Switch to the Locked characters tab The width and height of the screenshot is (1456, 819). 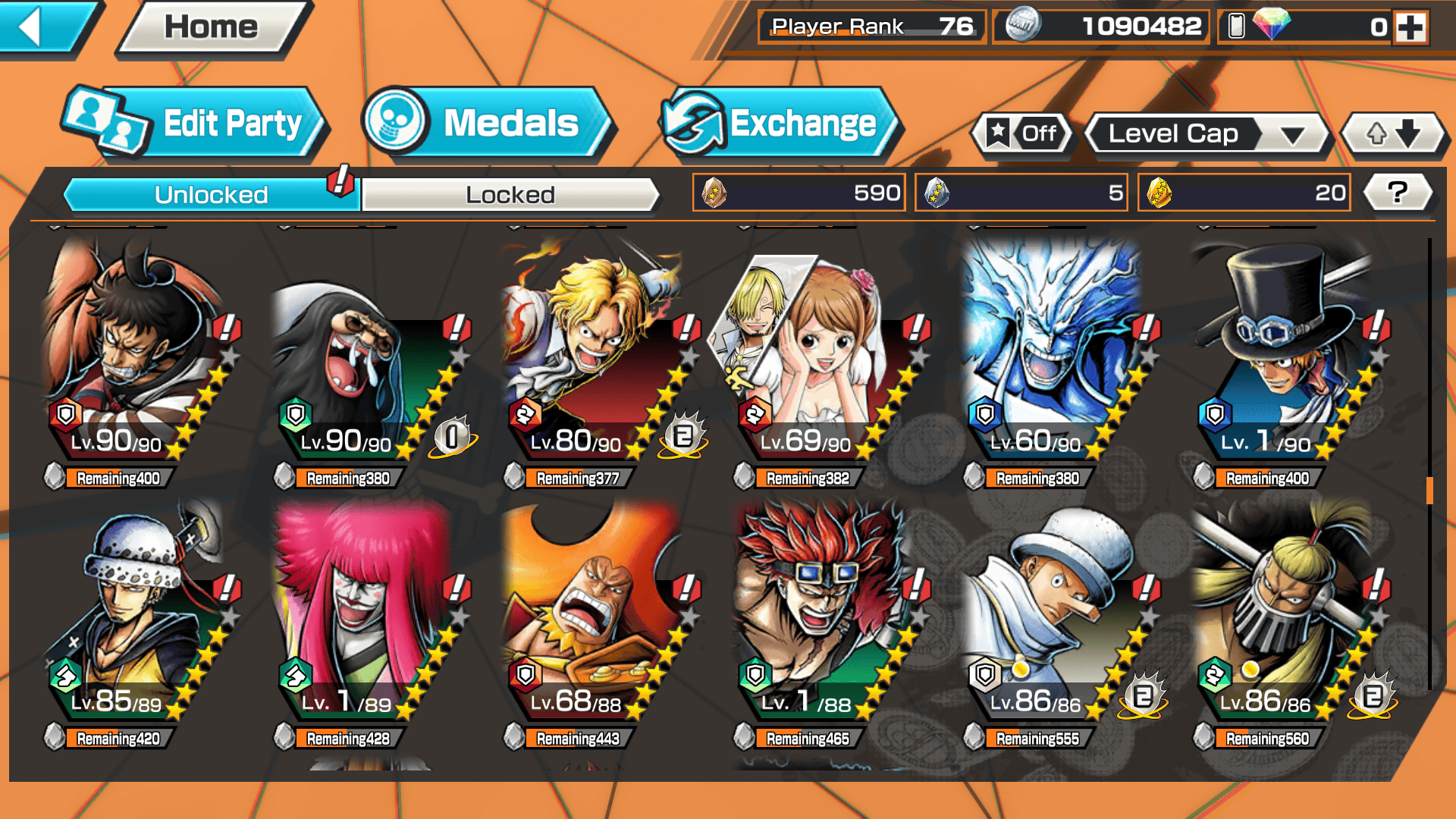(x=510, y=195)
